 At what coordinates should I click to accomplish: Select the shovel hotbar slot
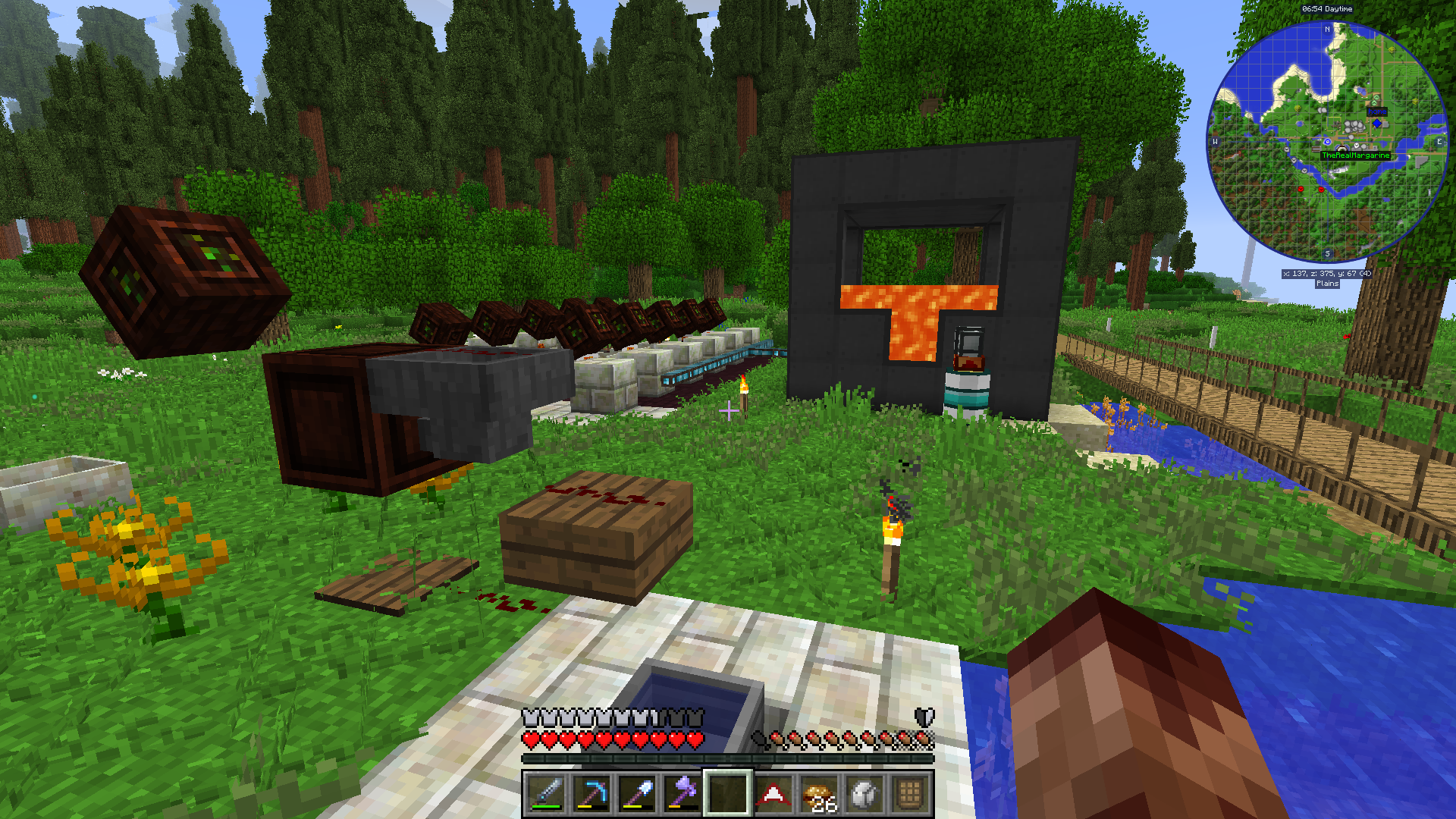click(x=636, y=794)
